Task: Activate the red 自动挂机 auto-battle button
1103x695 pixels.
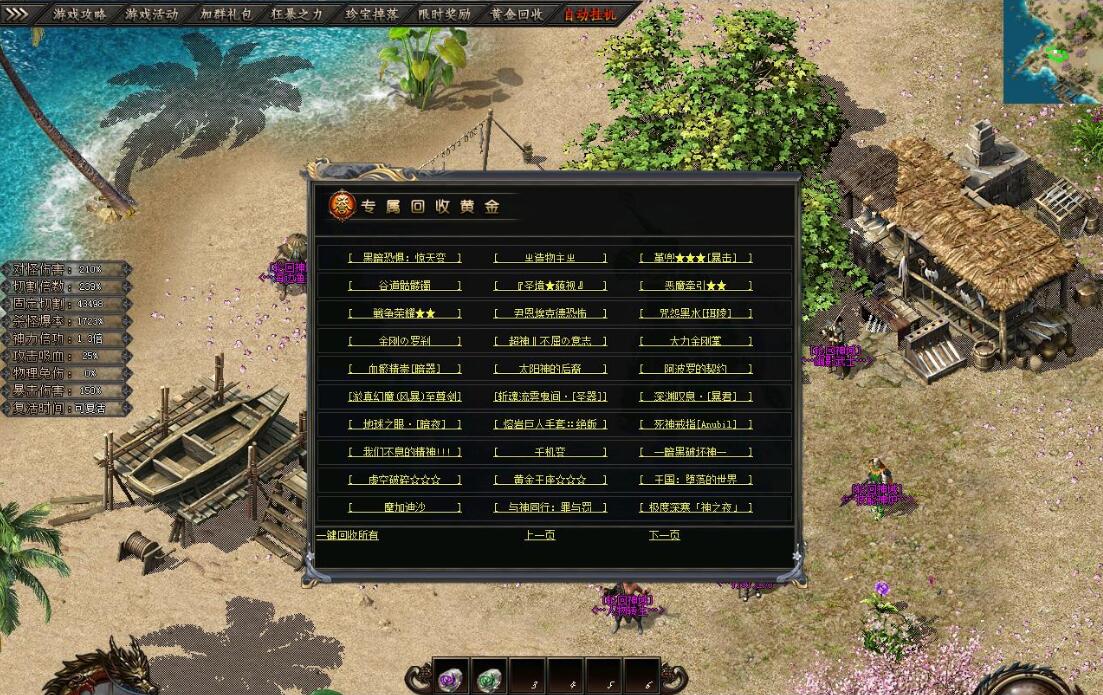Action: 590,14
